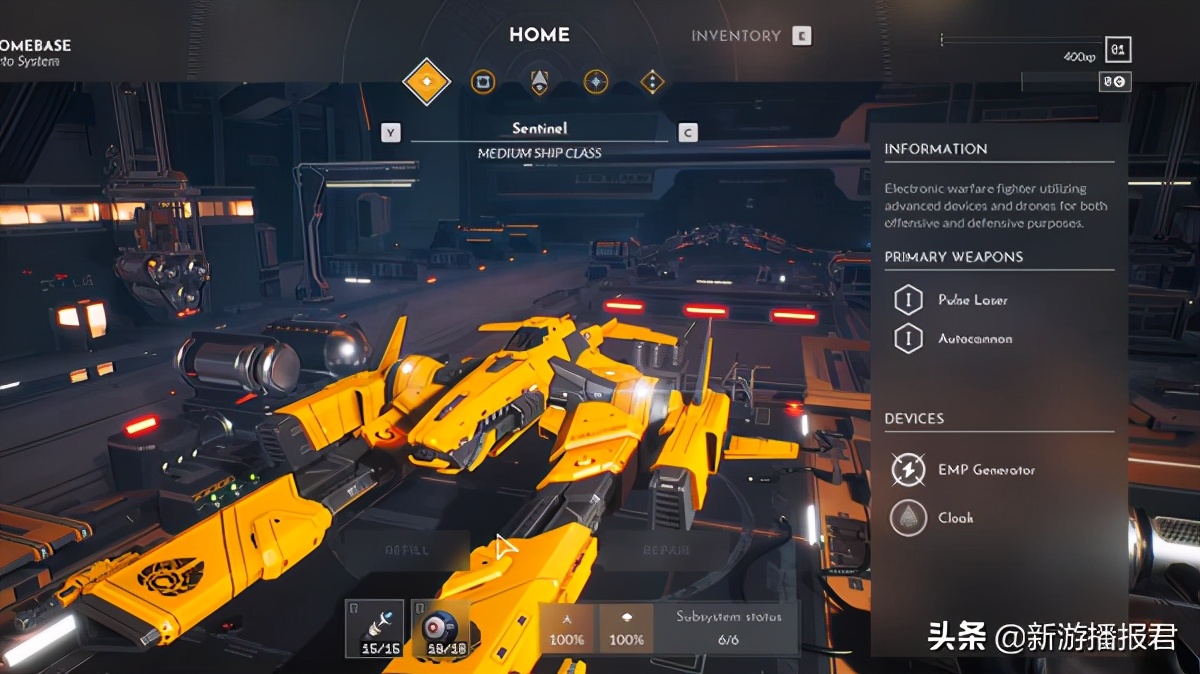Open the Home tab
Screen dimensions: 1200x674
(539, 35)
